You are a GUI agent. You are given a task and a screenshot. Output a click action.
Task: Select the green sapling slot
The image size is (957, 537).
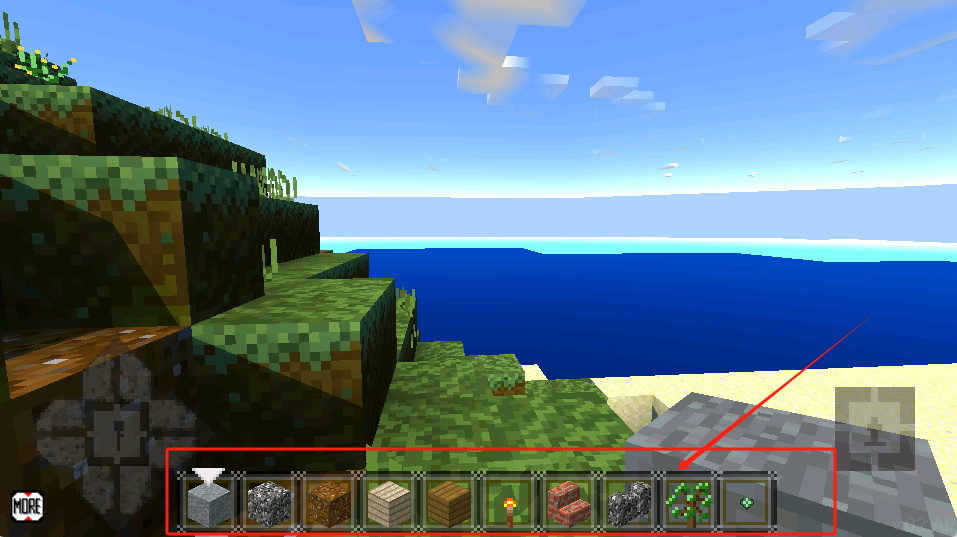[x=688, y=500]
